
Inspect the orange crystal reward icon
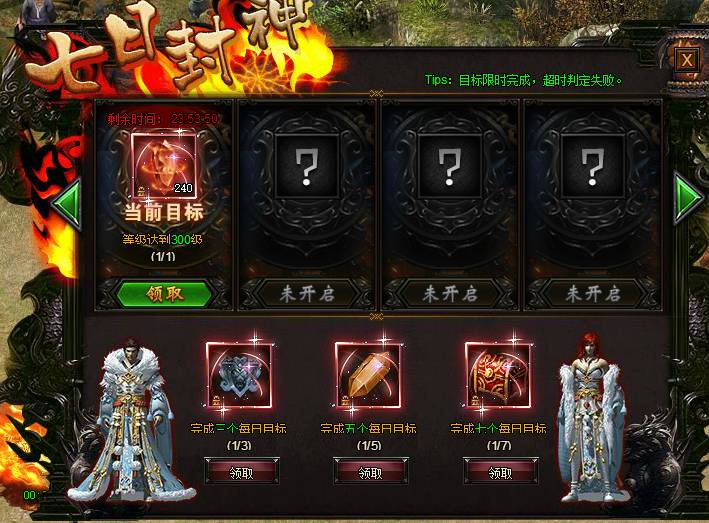pyautogui.click(x=367, y=376)
